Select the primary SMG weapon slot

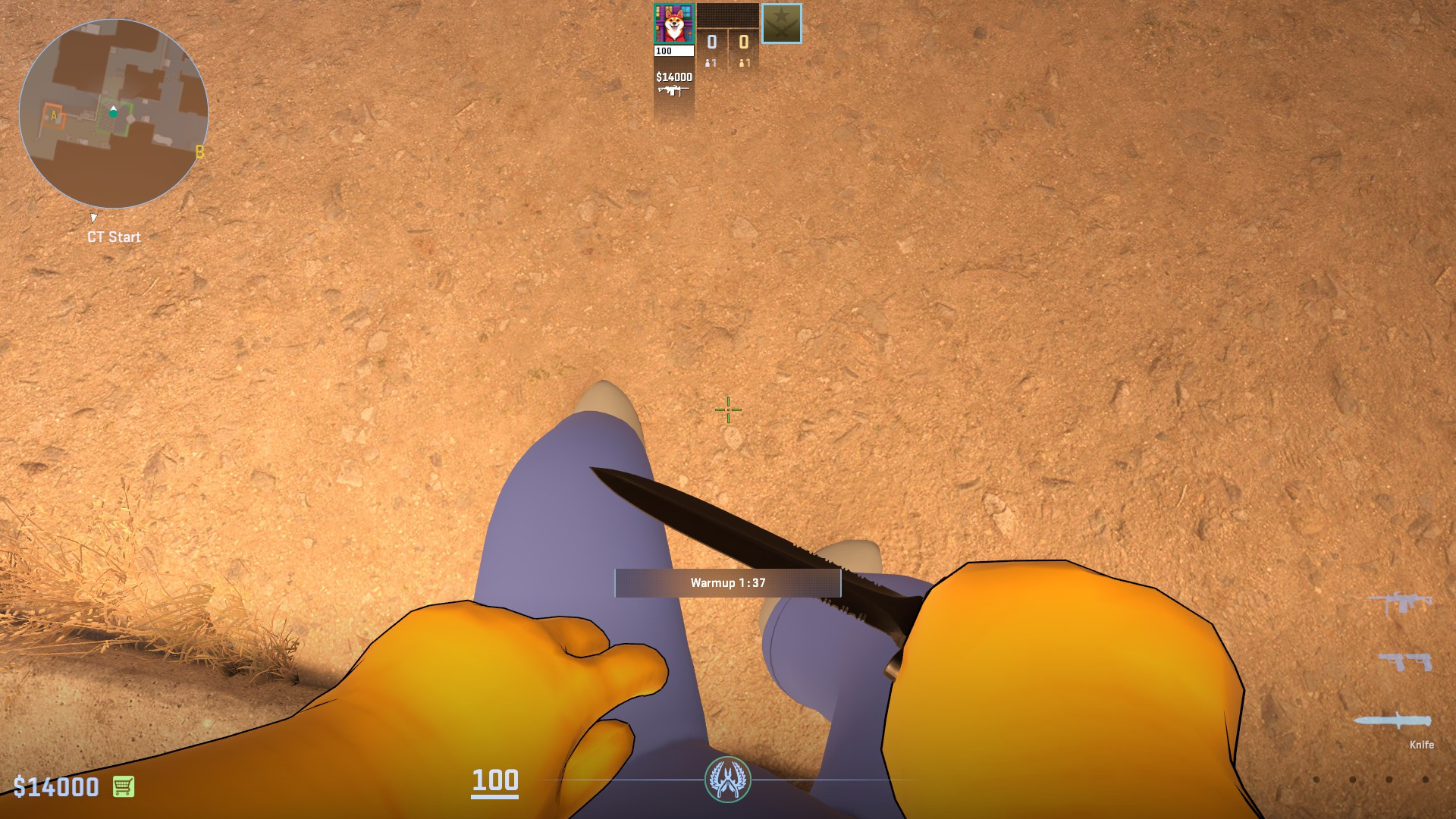coord(1399,601)
